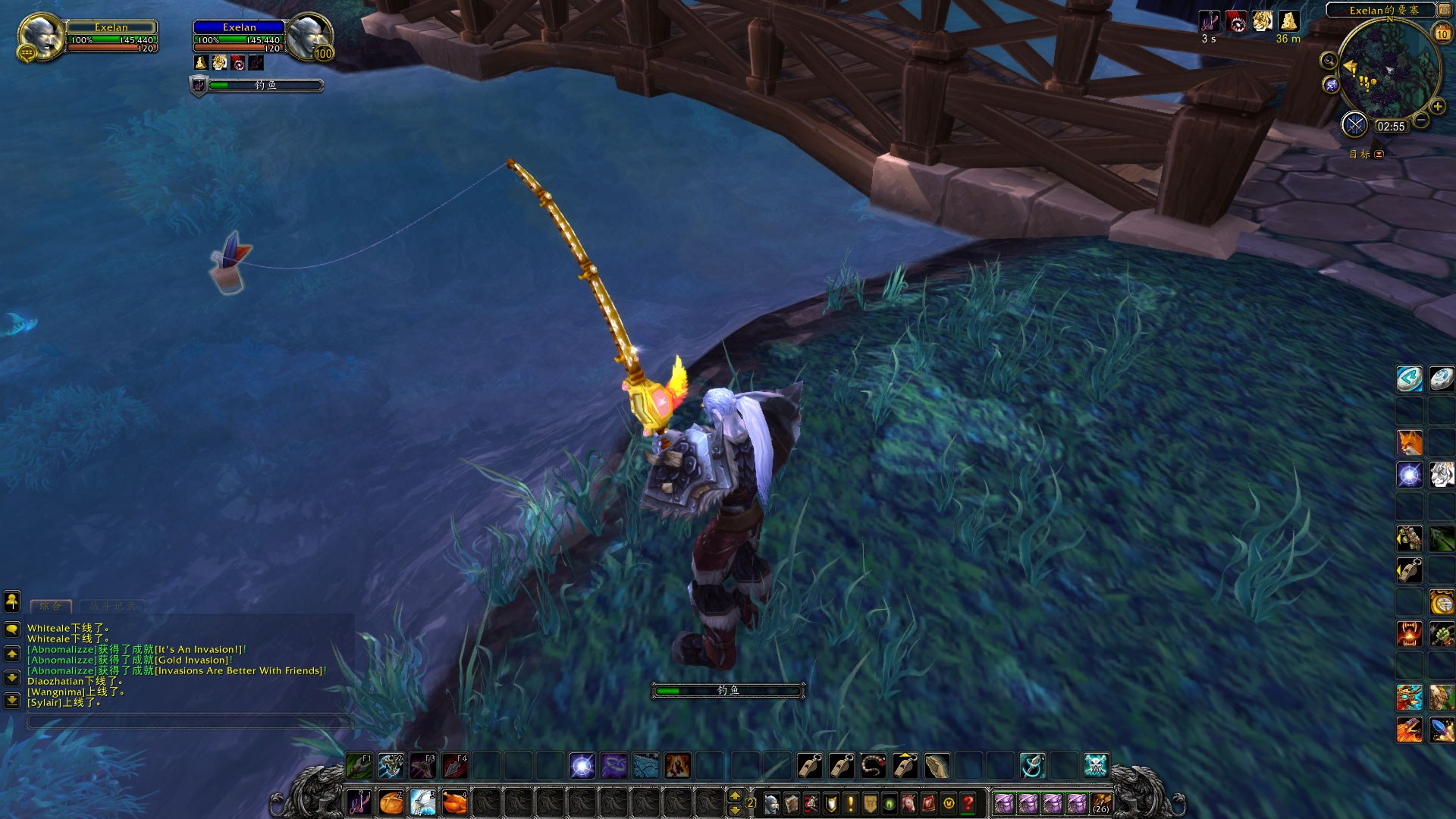Switch to the combat log chat tab
The width and height of the screenshot is (1456, 819).
point(112,606)
